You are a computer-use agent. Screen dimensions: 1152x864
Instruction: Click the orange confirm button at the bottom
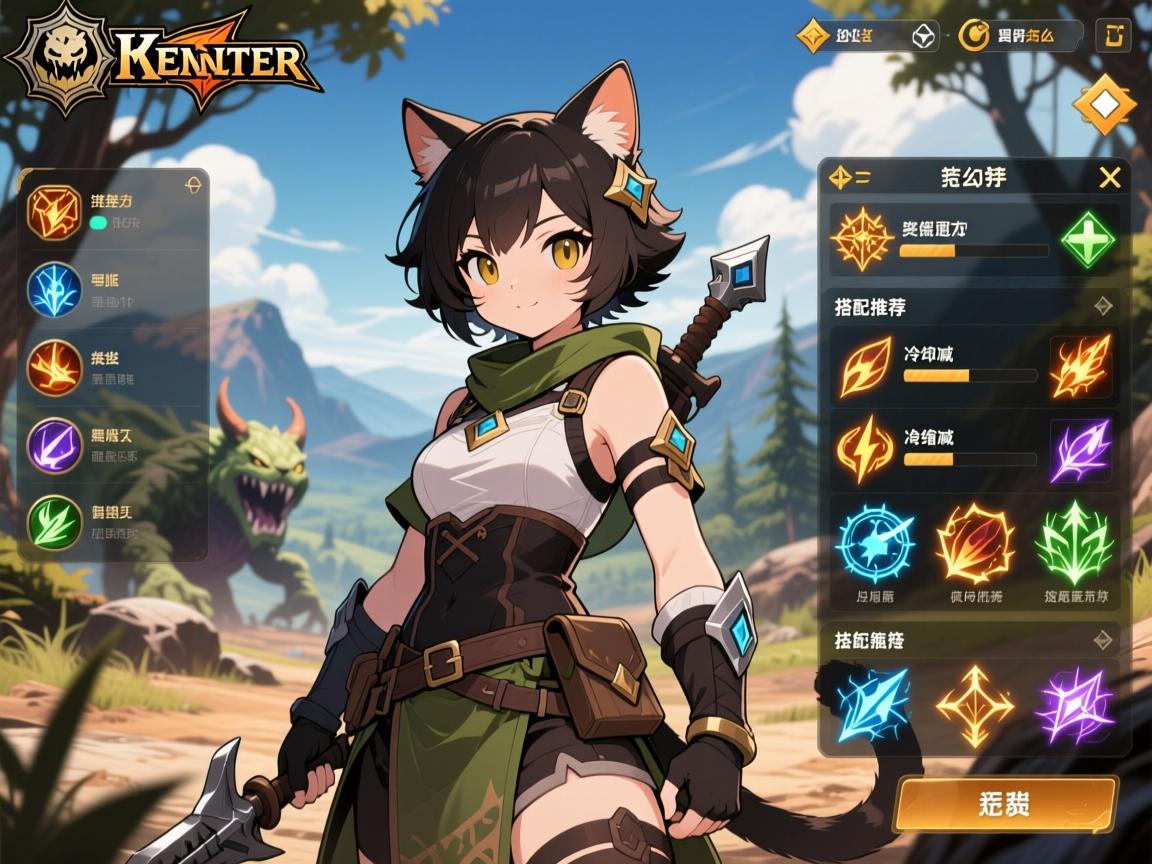(1004, 804)
